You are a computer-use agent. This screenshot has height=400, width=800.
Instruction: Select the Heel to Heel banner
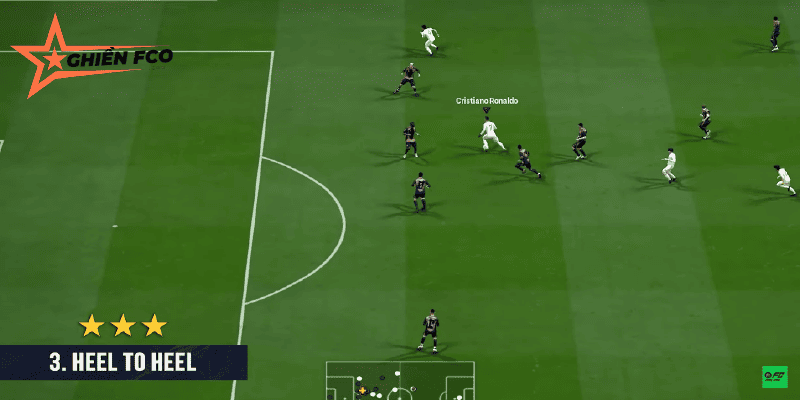point(123,363)
